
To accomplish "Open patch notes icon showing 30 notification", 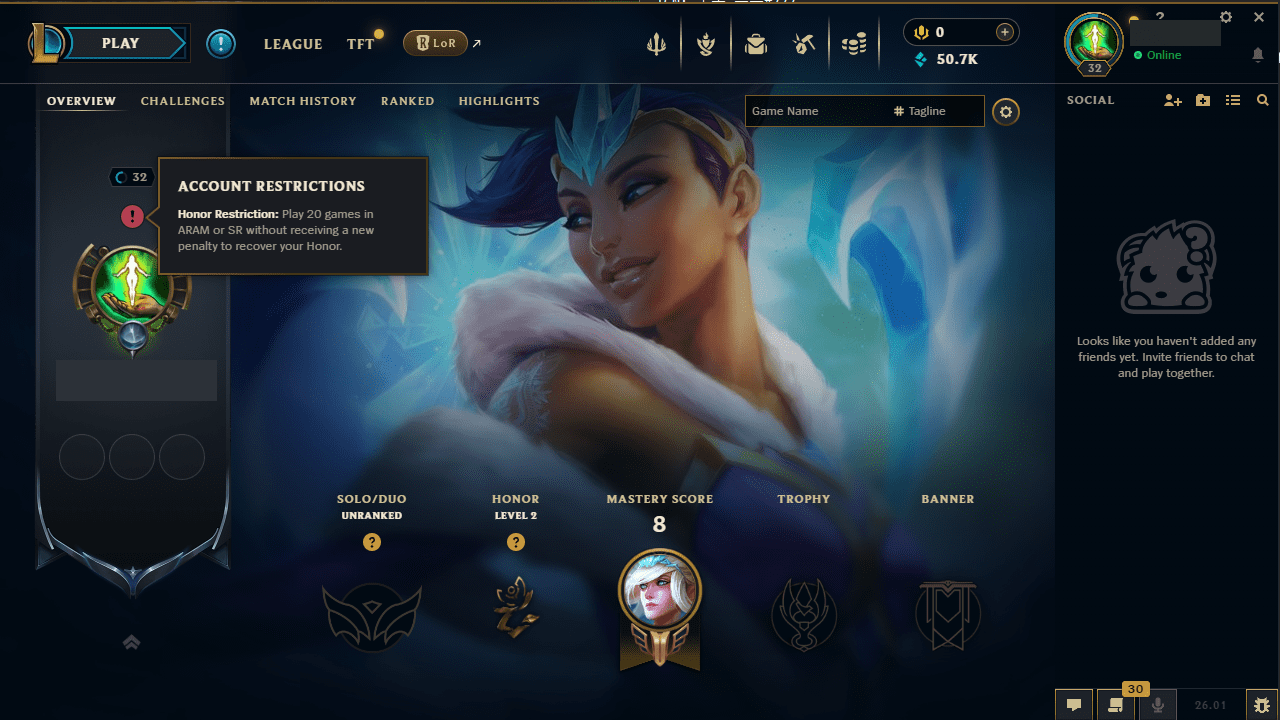I will pos(1116,705).
